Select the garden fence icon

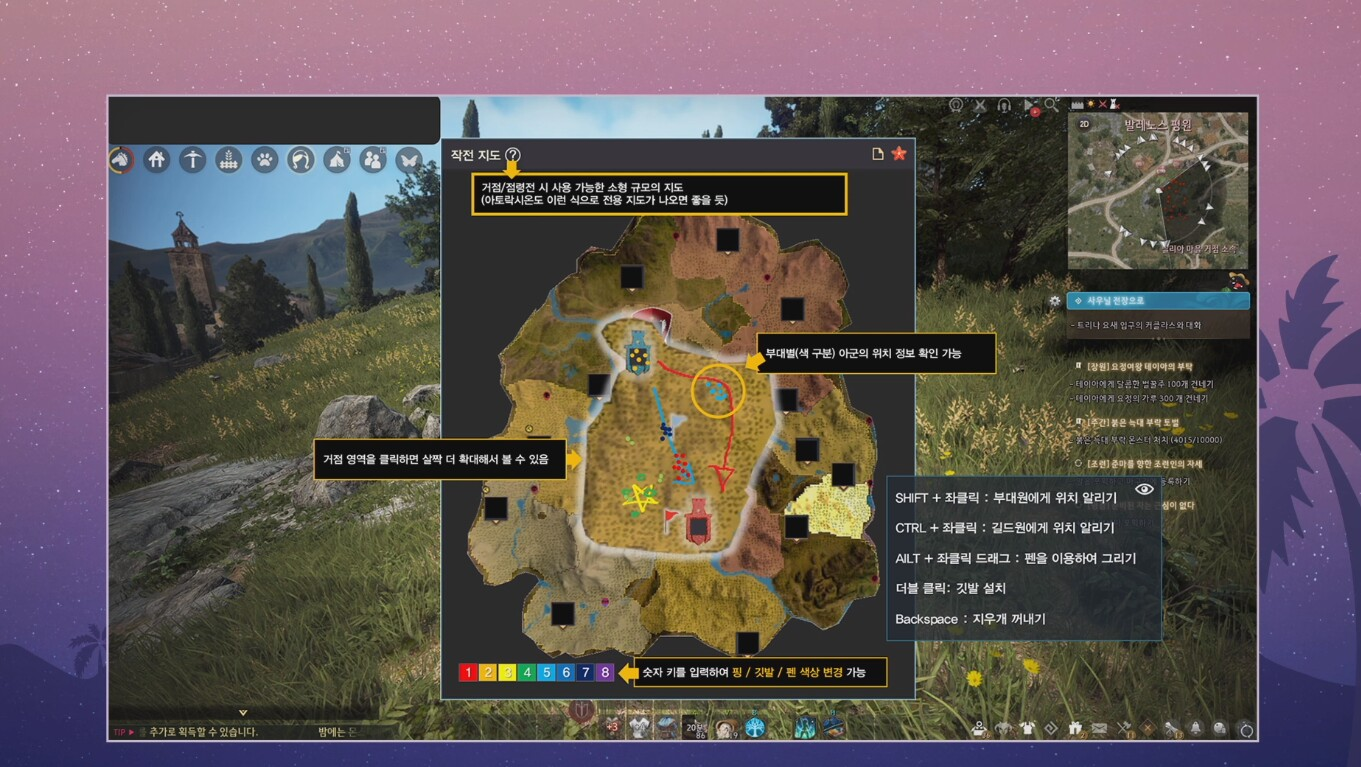click(x=229, y=160)
